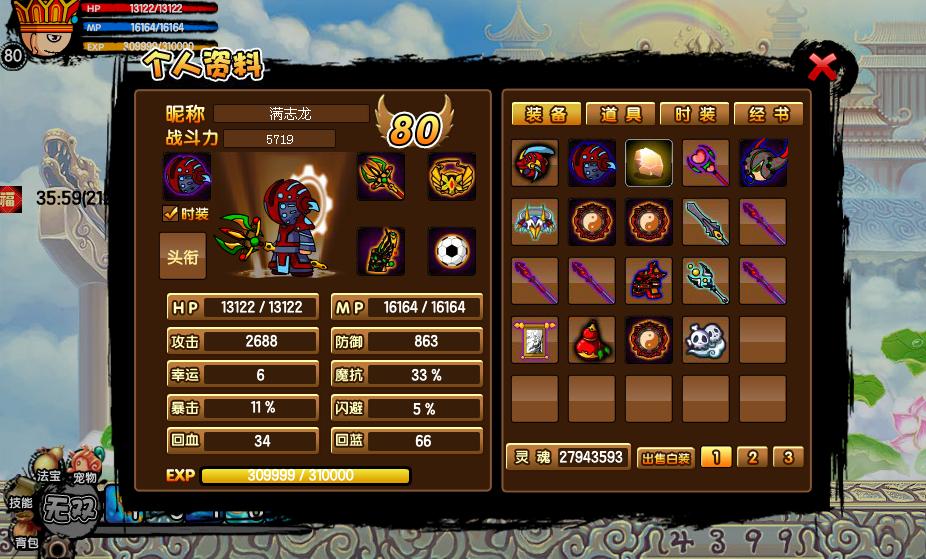The image size is (926, 559).
Task: Select the equipped golden winged badge
Action: point(452,177)
